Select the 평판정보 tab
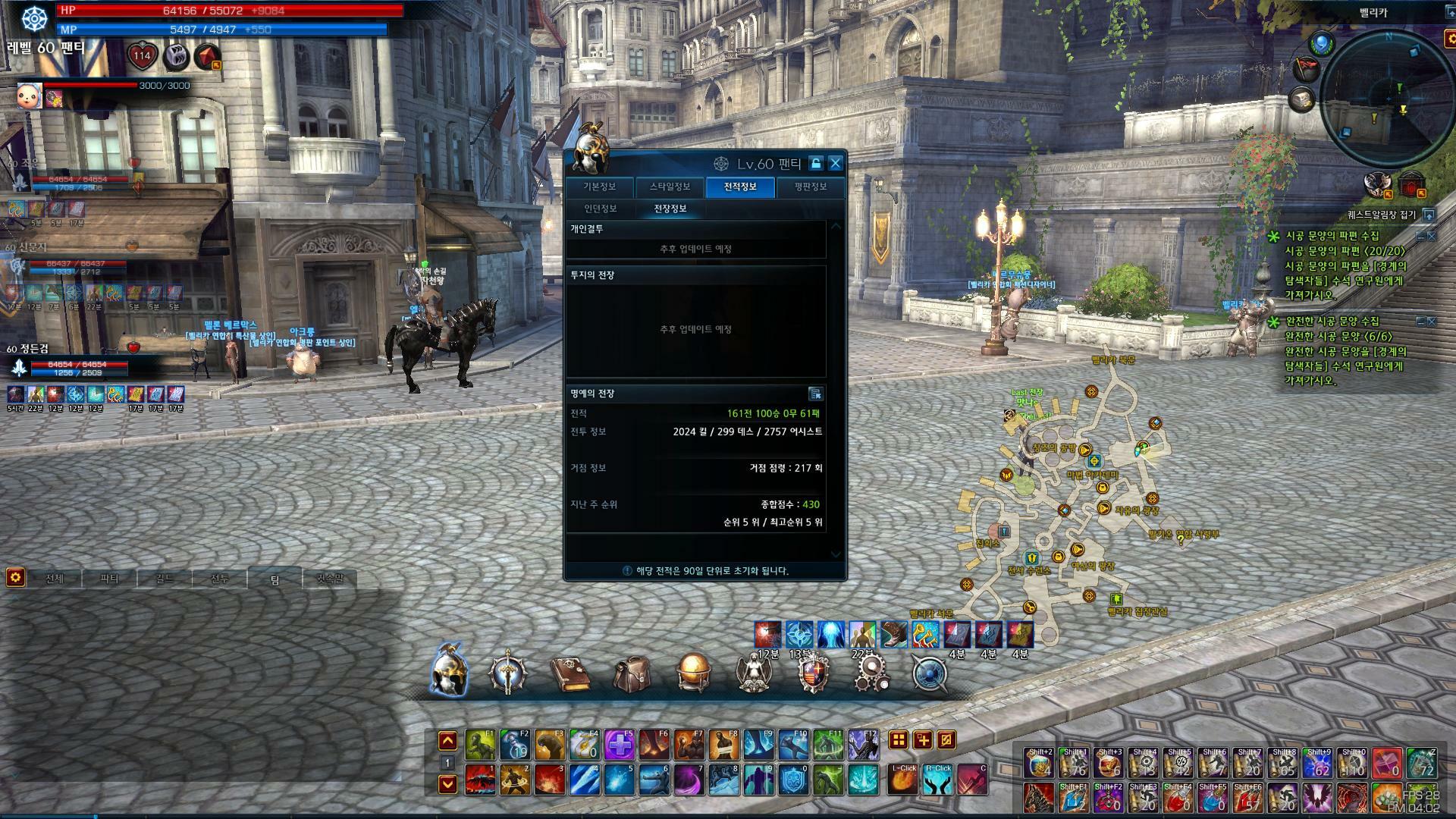Image resolution: width=1456 pixels, height=819 pixels. 810,187
